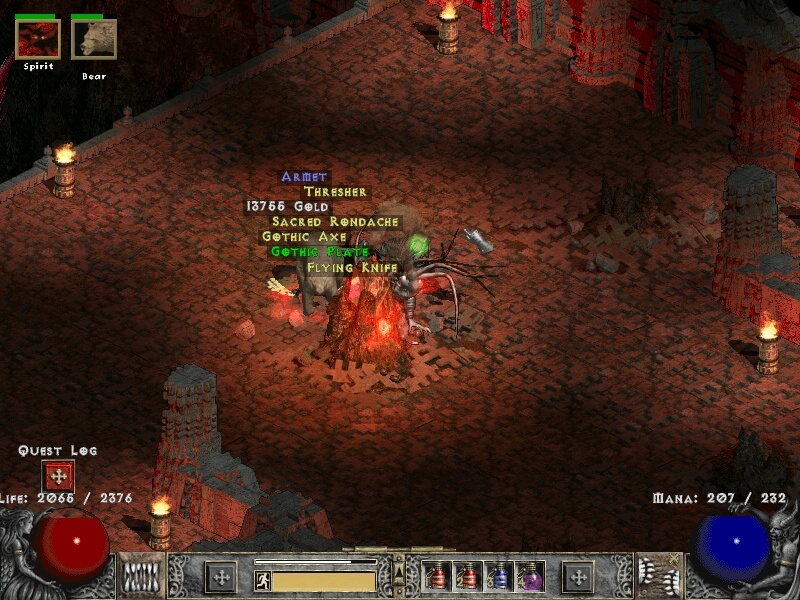Image resolution: width=800 pixels, height=600 pixels.
Task: Open the right skill with claw icon
Action: click(660, 576)
